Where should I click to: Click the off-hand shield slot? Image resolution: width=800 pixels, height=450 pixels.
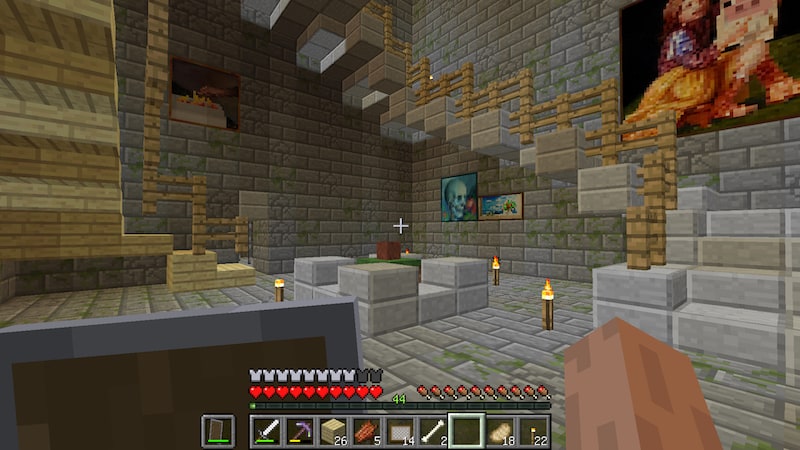[218, 431]
